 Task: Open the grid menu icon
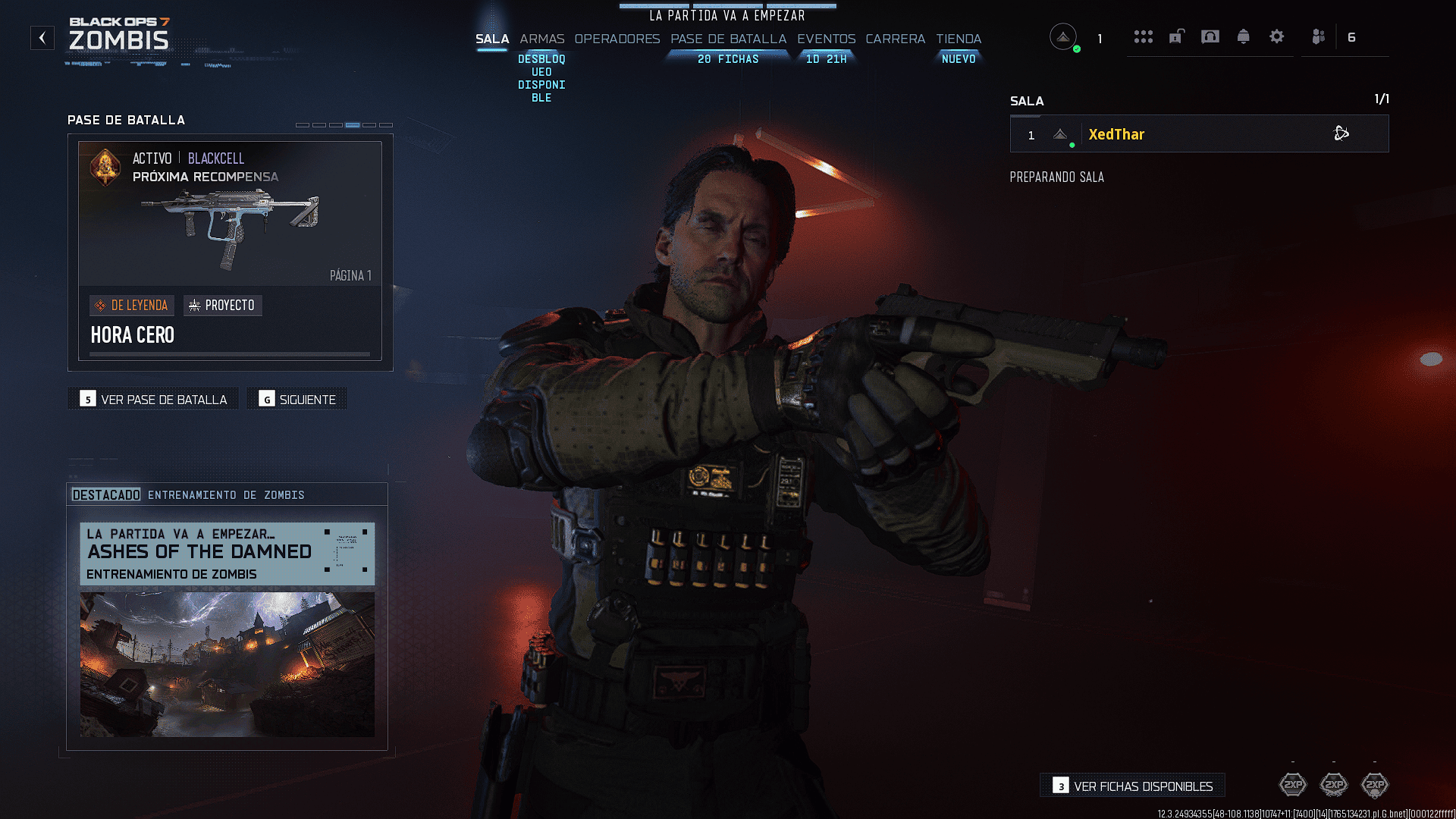1143,36
